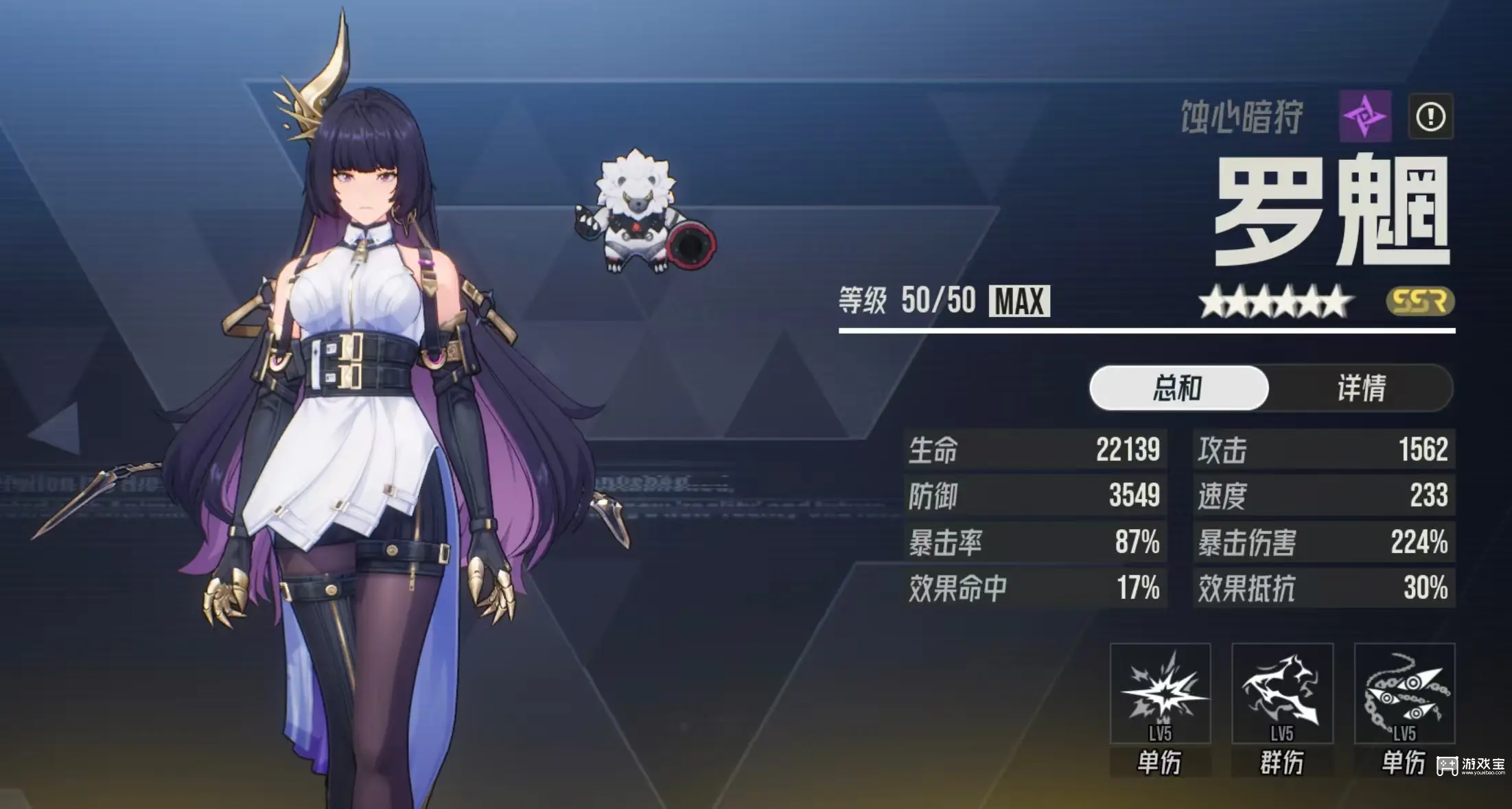
Task: View the explosion burst 单伤 skill
Action: coord(1160,693)
